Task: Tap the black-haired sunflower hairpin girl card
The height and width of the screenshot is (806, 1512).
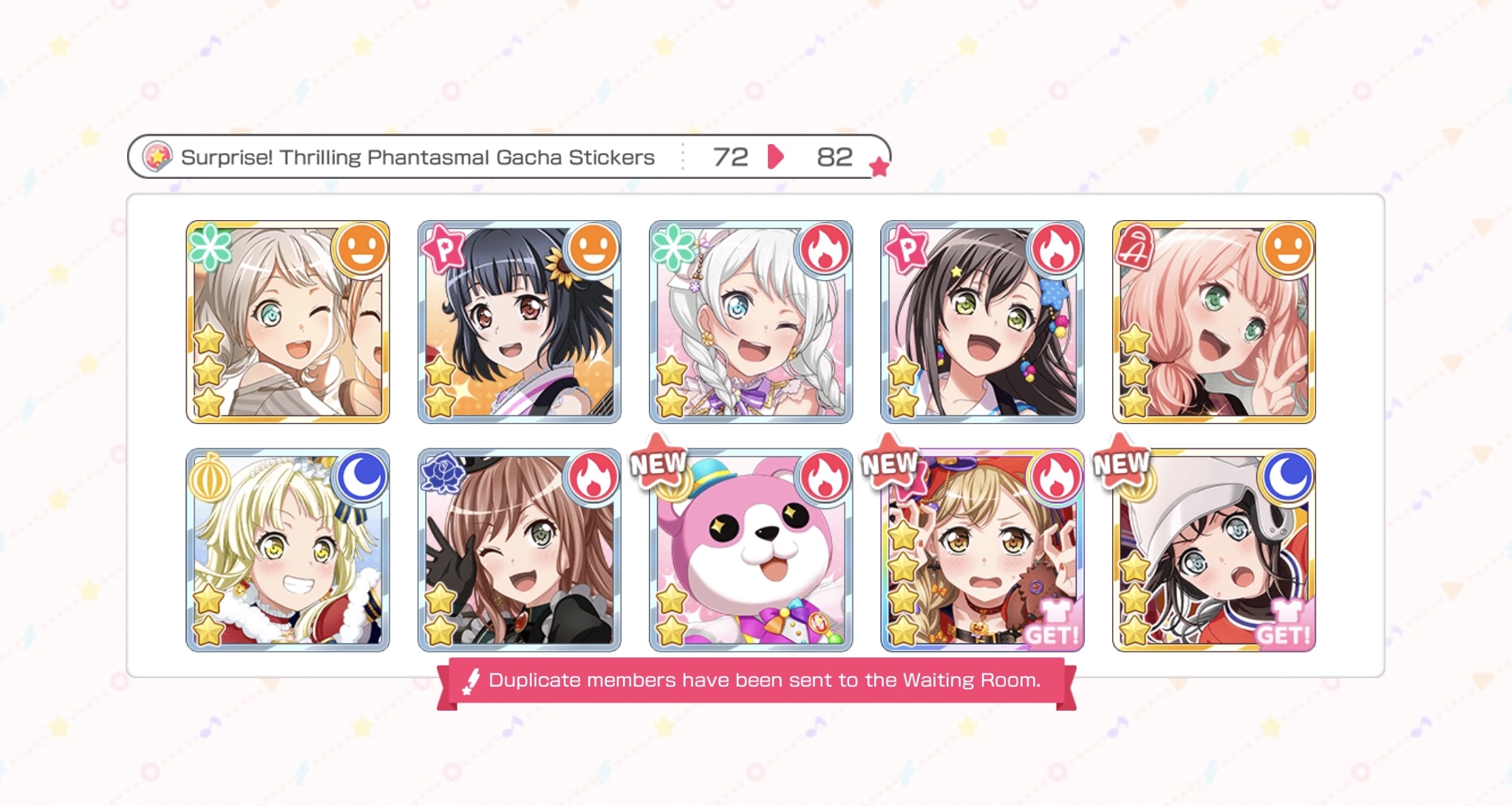Action: [519, 322]
